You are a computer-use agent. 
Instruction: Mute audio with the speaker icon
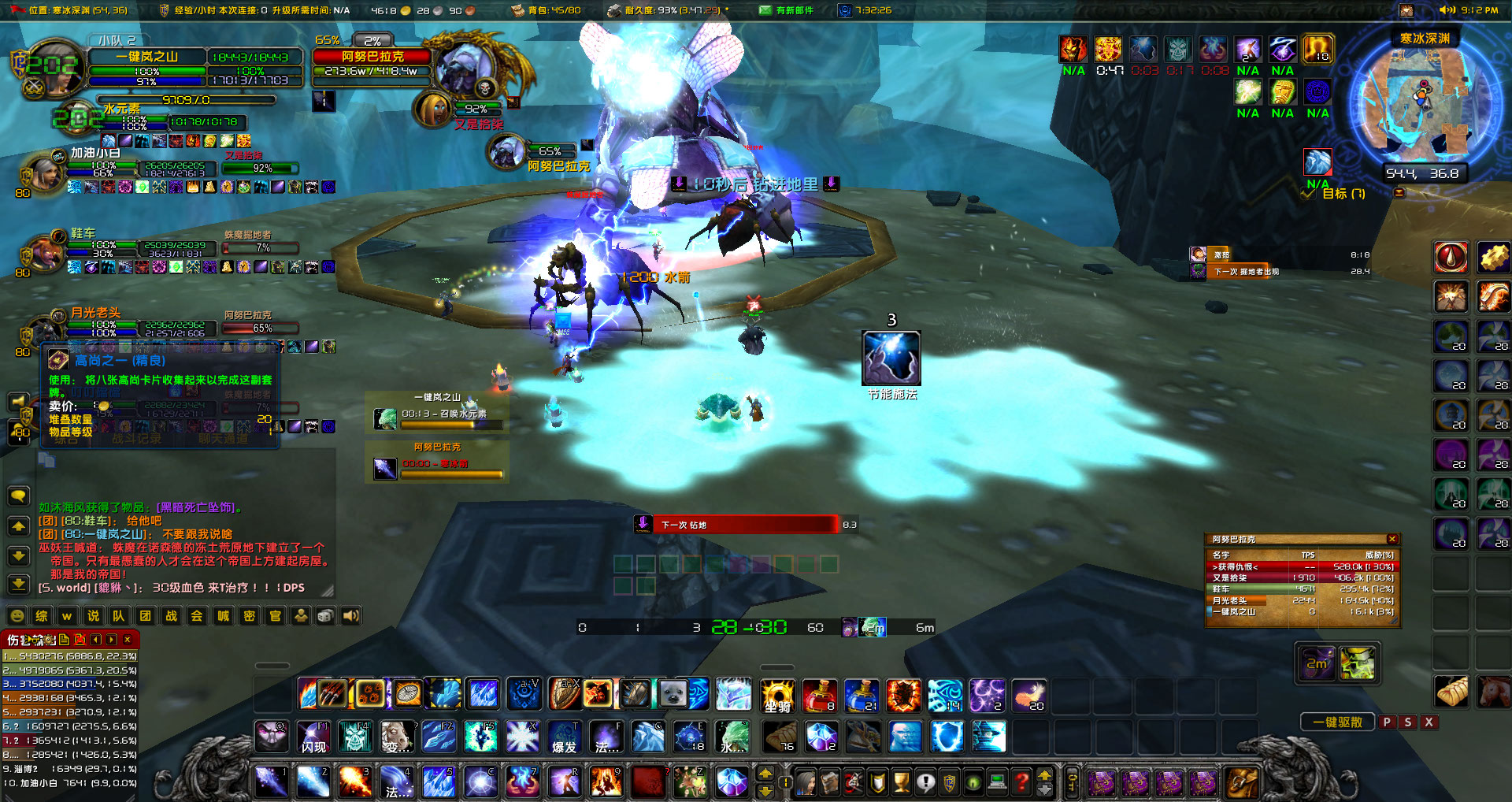tap(351, 616)
